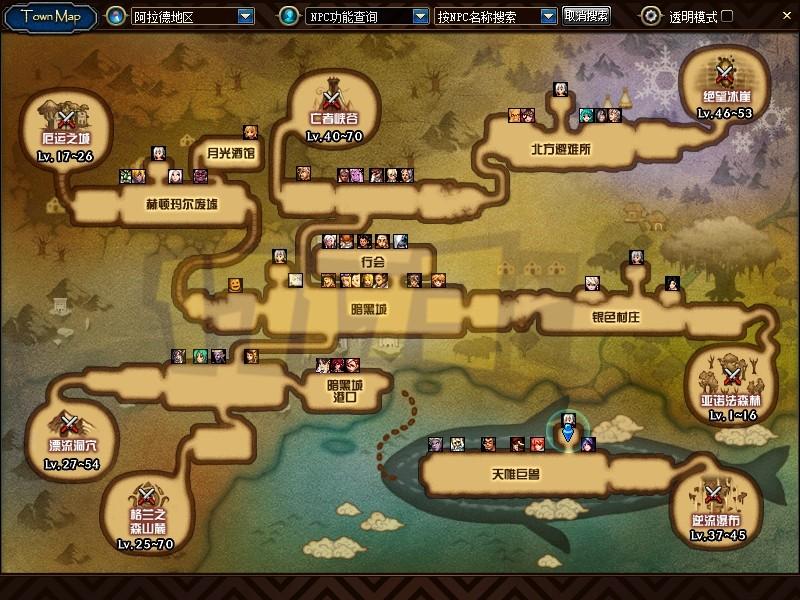Click the gear icon beside 透明模式
The height and width of the screenshot is (600, 800).
651,16
